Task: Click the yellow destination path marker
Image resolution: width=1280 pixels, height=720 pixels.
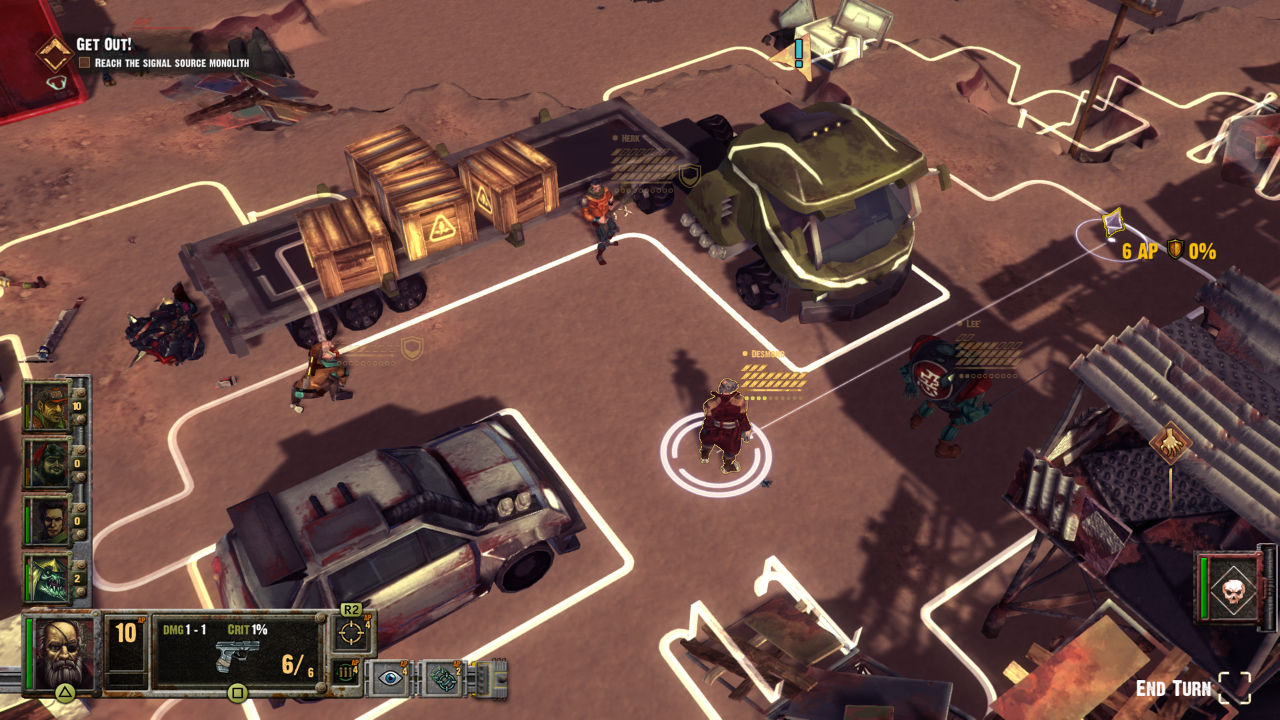Action: [1112, 221]
